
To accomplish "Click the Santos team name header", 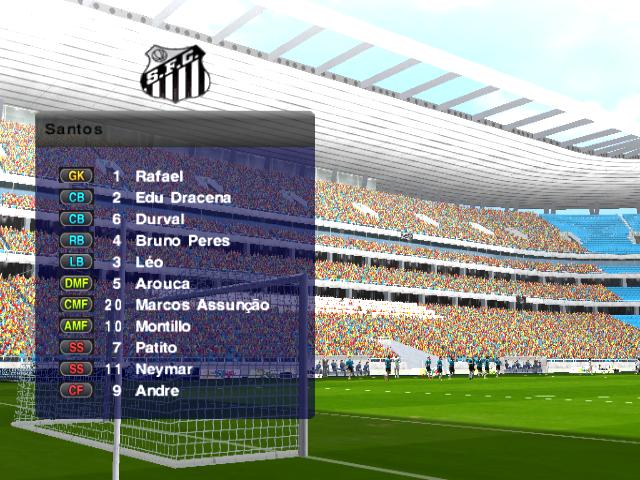I will point(72,129).
